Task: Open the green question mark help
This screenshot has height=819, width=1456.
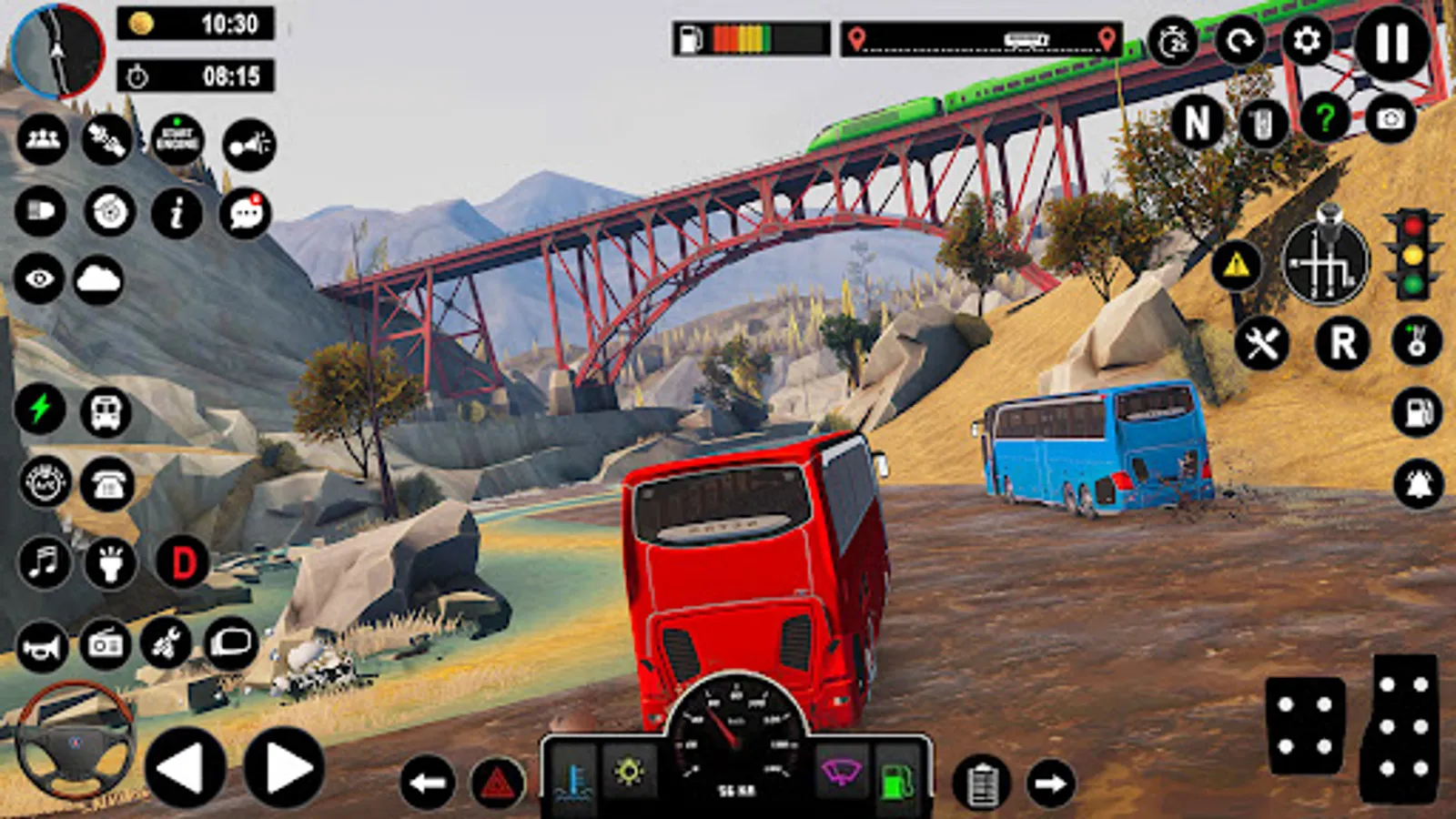Action: click(1325, 119)
